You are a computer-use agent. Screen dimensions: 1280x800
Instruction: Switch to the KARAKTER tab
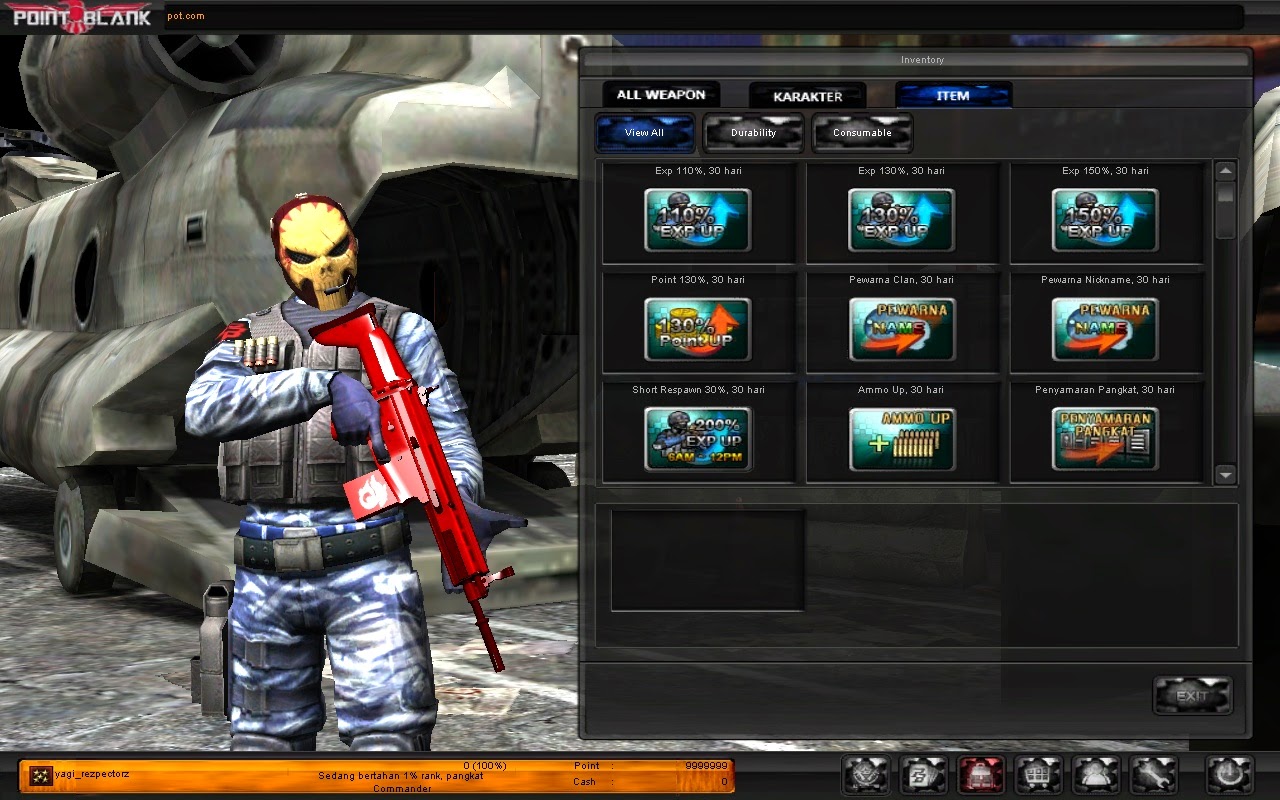click(807, 95)
